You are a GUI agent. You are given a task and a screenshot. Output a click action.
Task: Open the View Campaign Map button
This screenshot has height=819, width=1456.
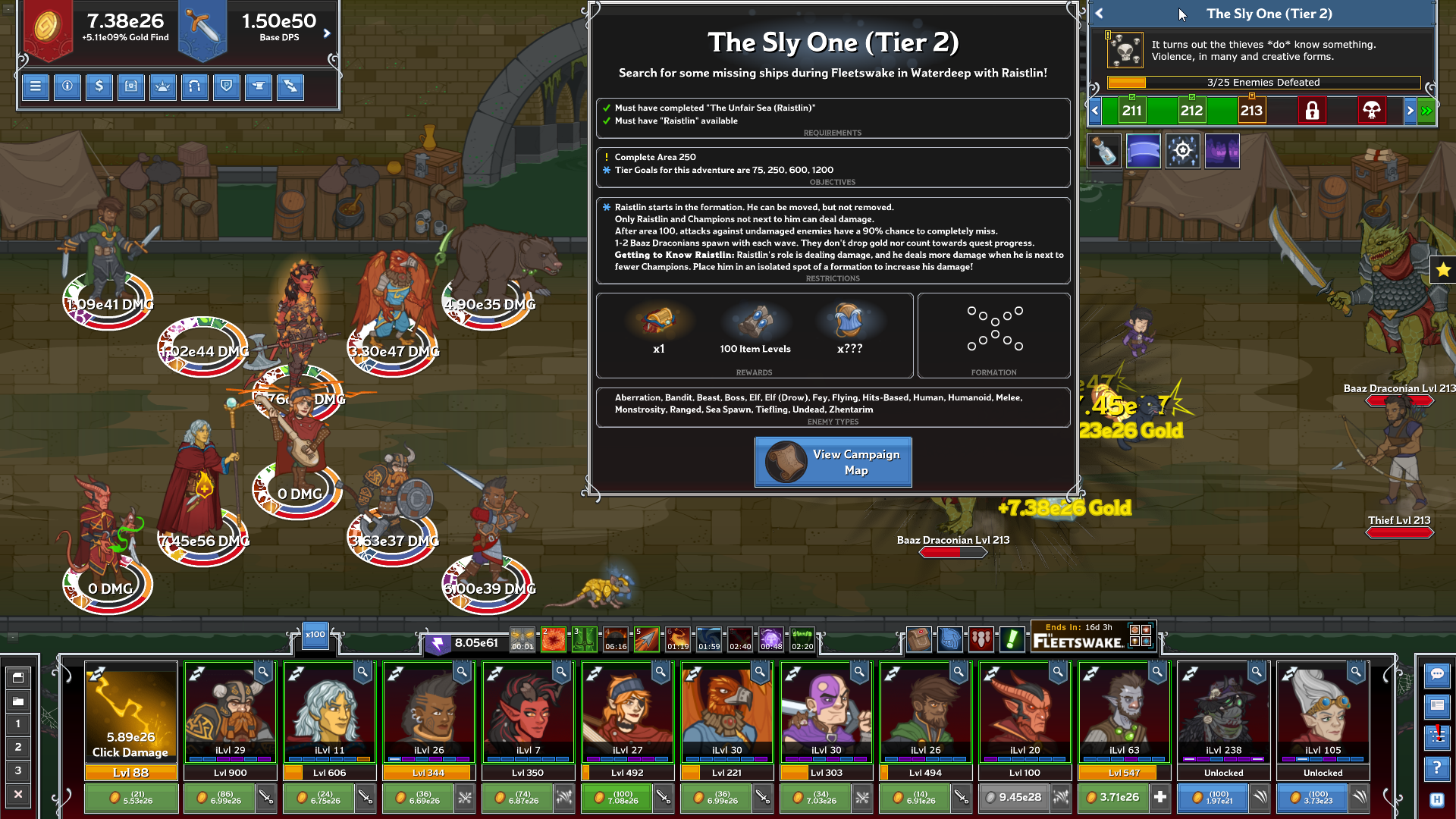coord(833,462)
